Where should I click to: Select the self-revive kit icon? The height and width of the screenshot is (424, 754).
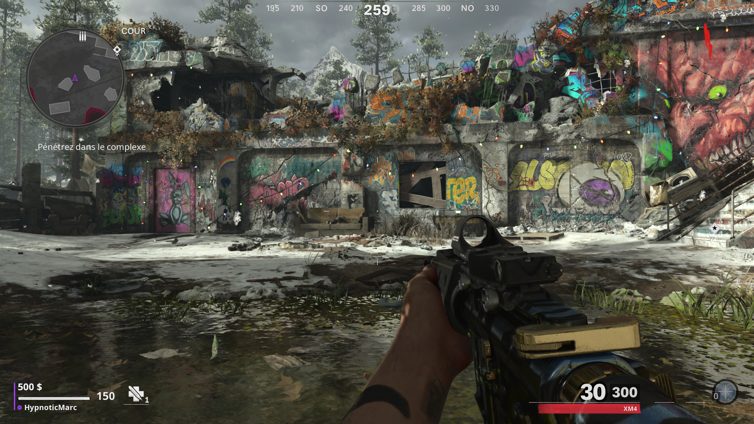137,395
